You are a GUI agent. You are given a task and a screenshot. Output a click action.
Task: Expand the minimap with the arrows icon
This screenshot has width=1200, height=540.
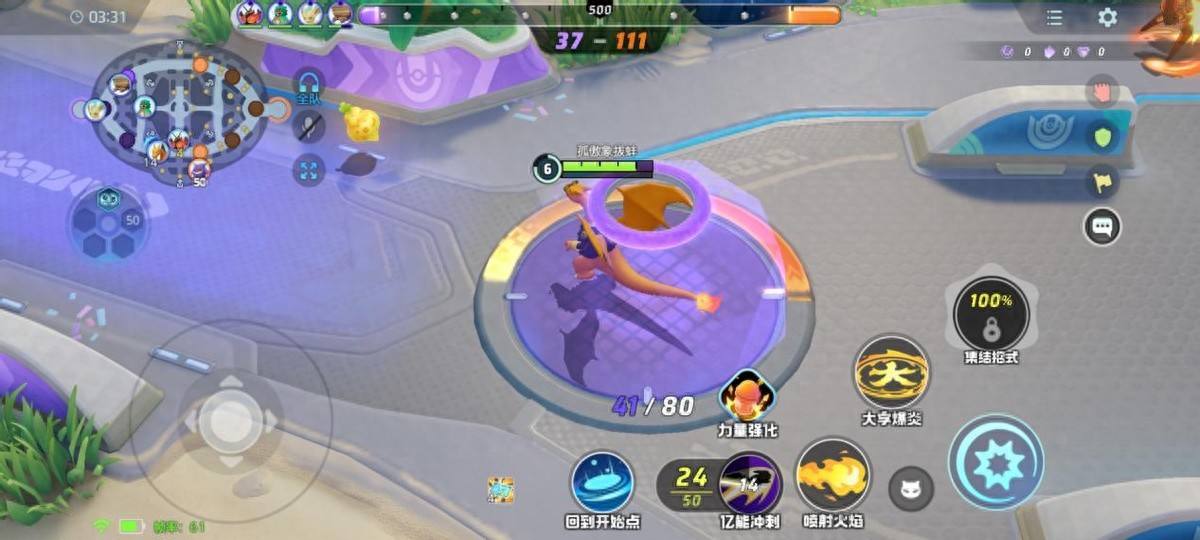point(309,170)
